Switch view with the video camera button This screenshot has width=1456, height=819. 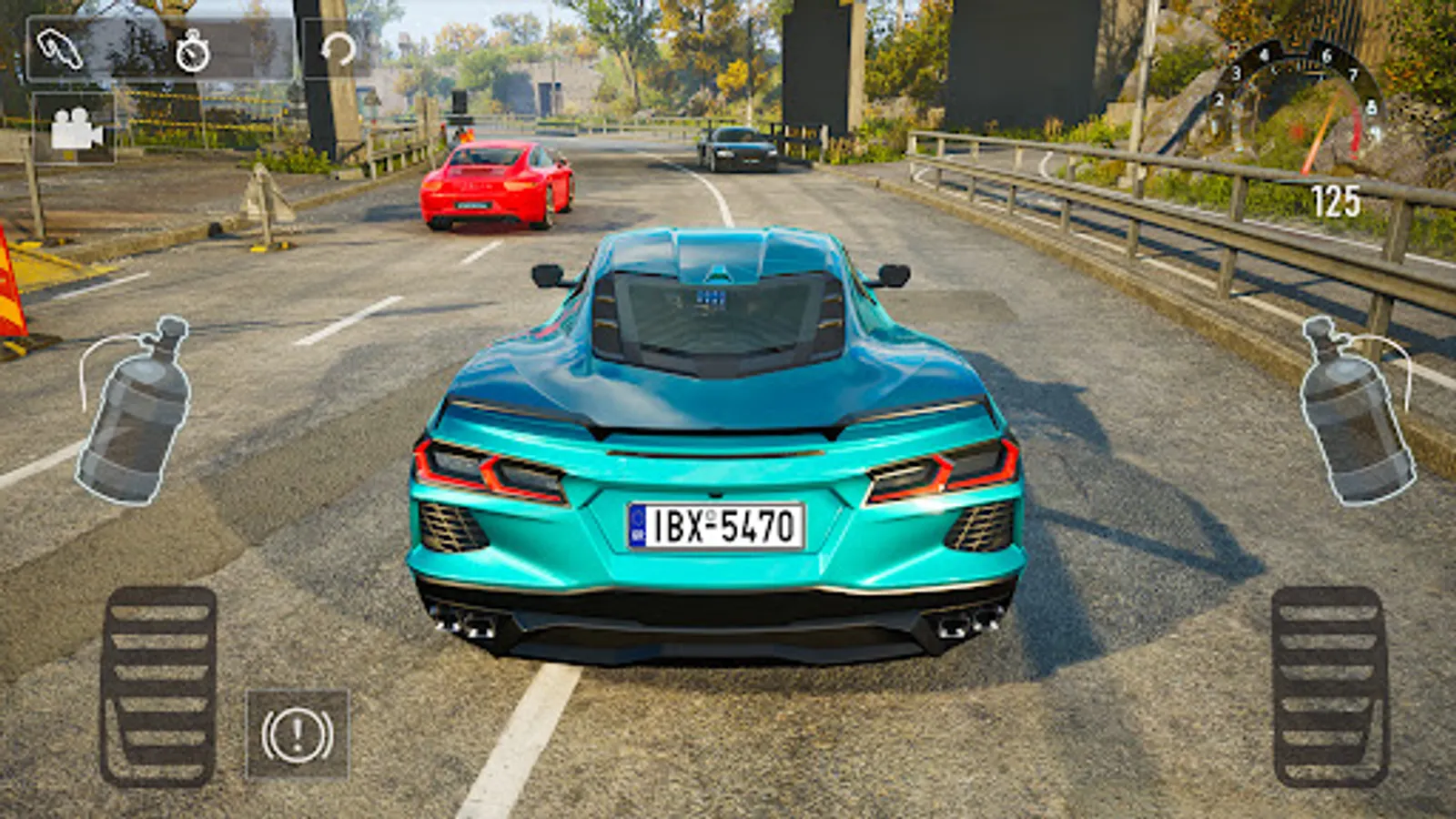click(x=75, y=129)
